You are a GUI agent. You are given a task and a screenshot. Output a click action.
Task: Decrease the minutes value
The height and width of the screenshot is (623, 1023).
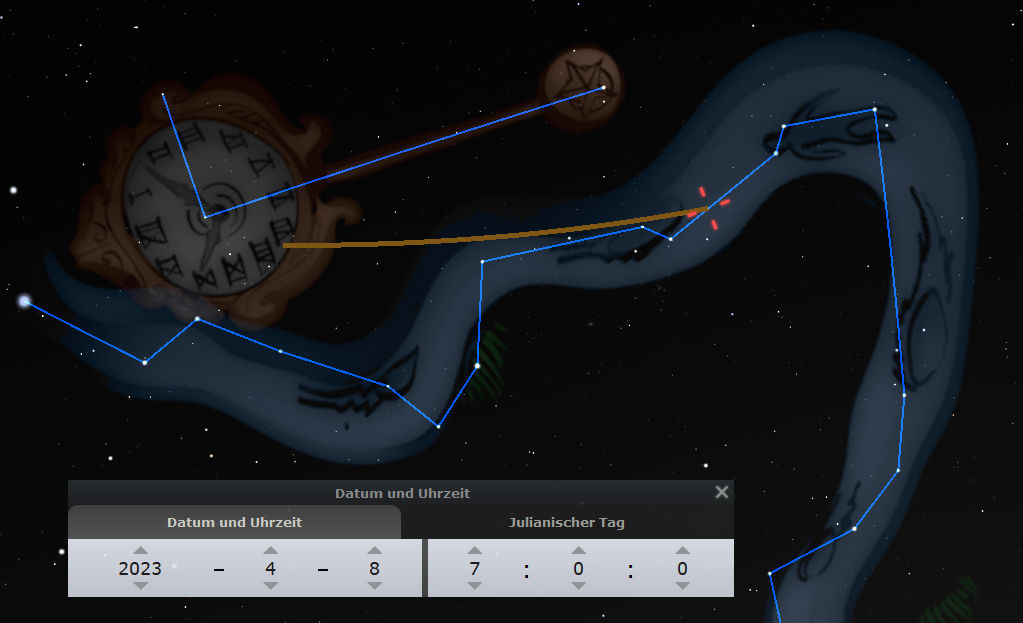(x=578, y=586)
